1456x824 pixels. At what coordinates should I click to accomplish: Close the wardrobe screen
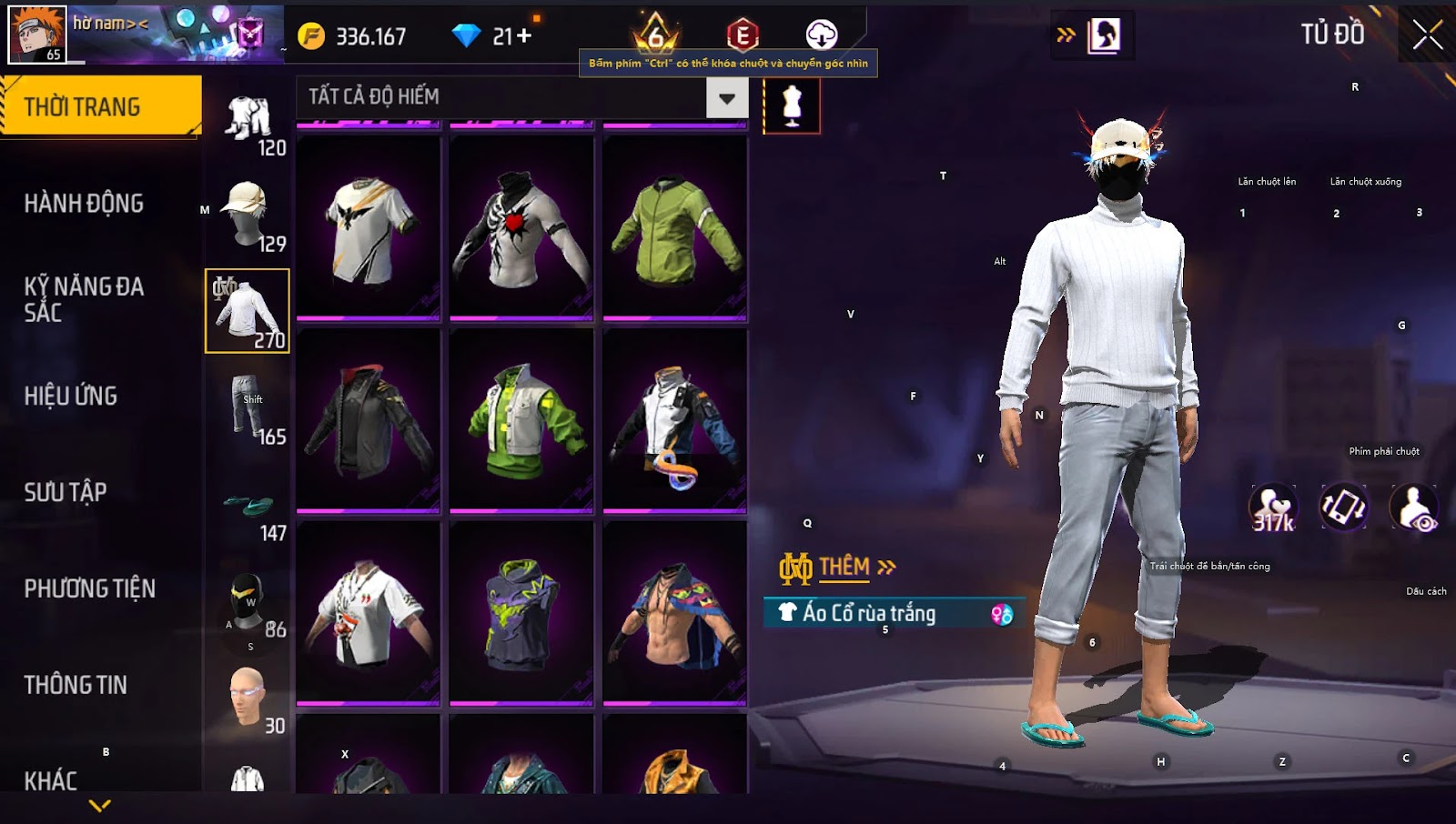click(1427, 35)
